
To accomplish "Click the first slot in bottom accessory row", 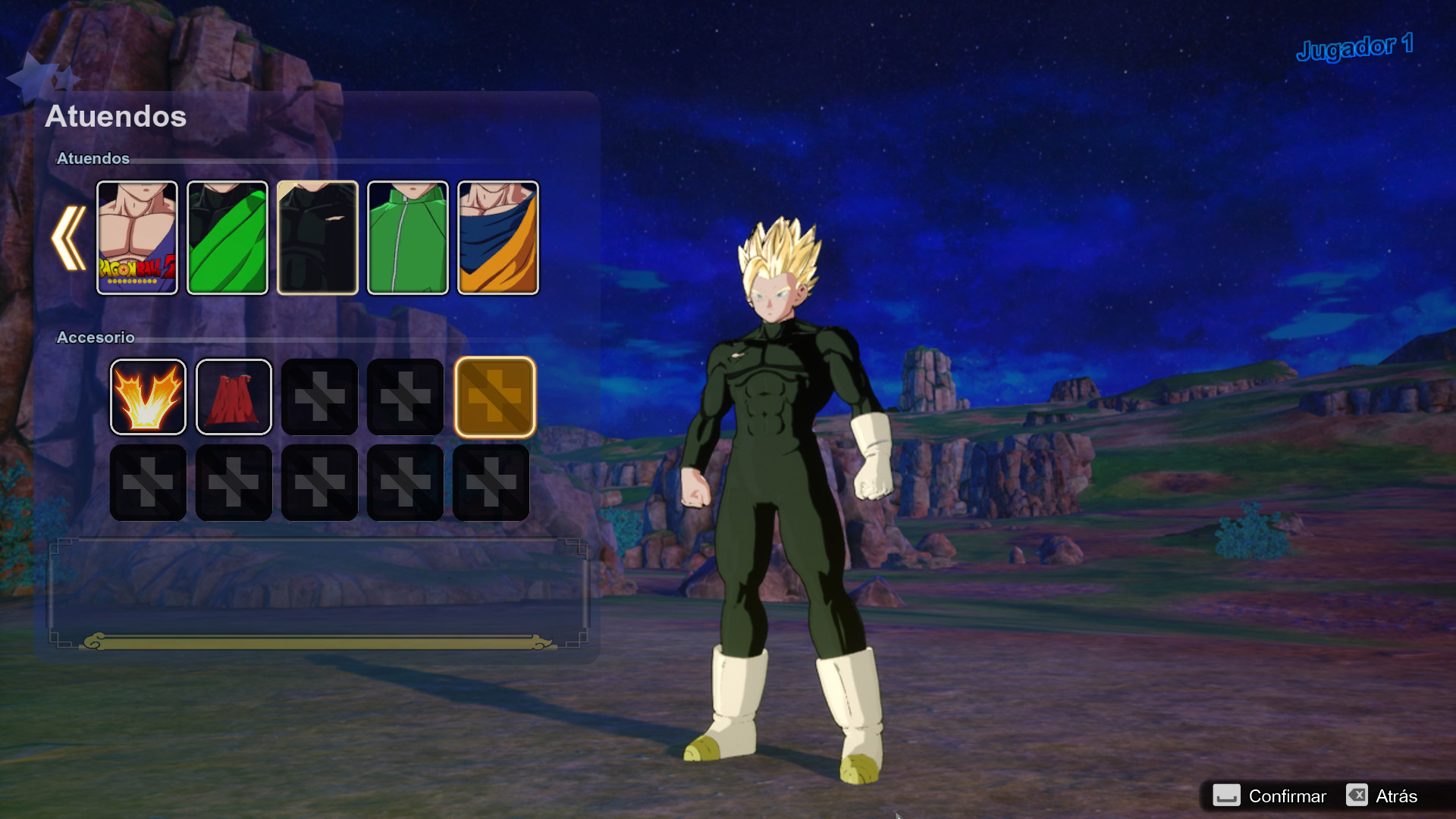I will point(149,483).
